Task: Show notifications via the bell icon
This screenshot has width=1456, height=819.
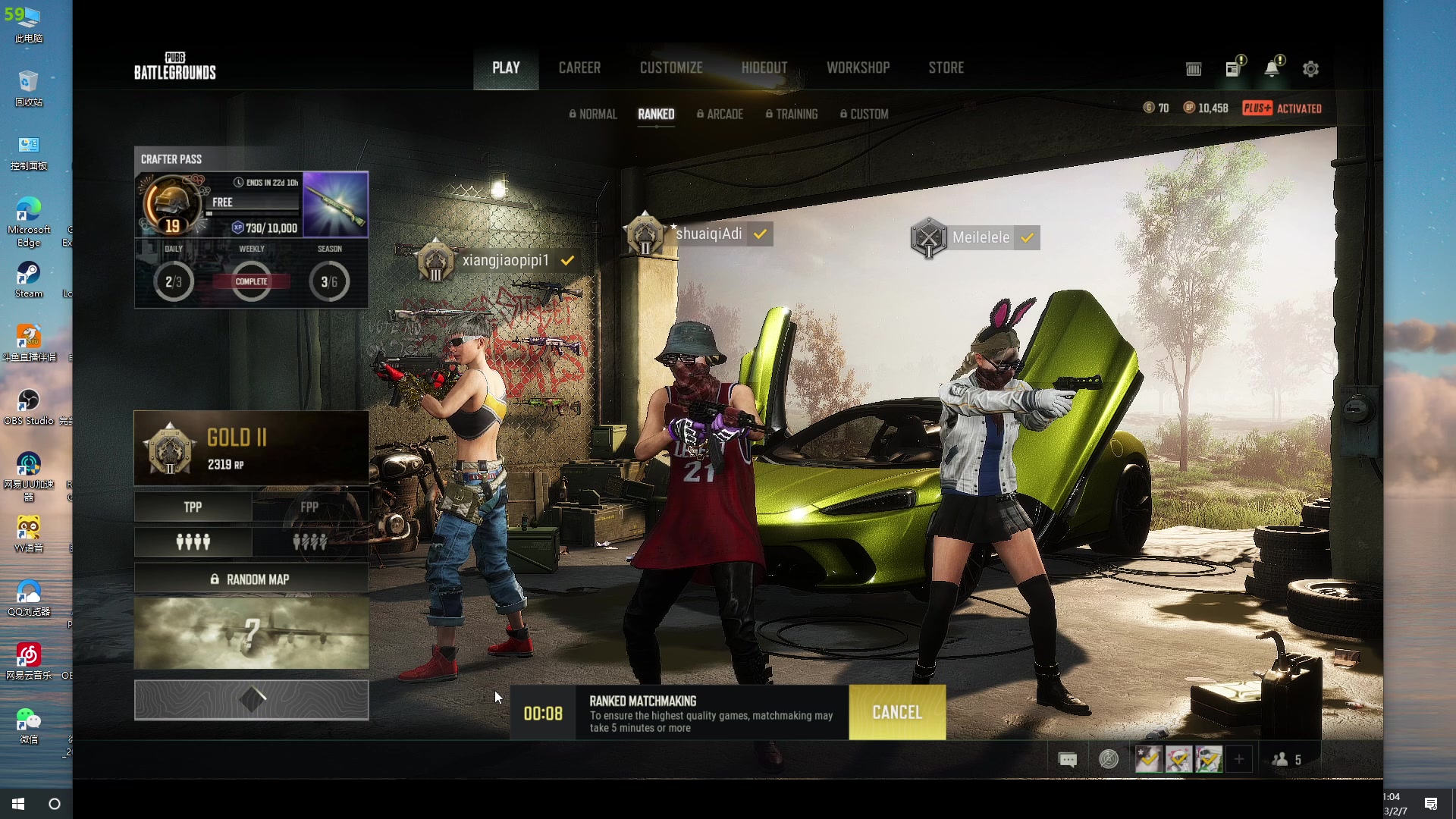Action: pos(1272,69)
